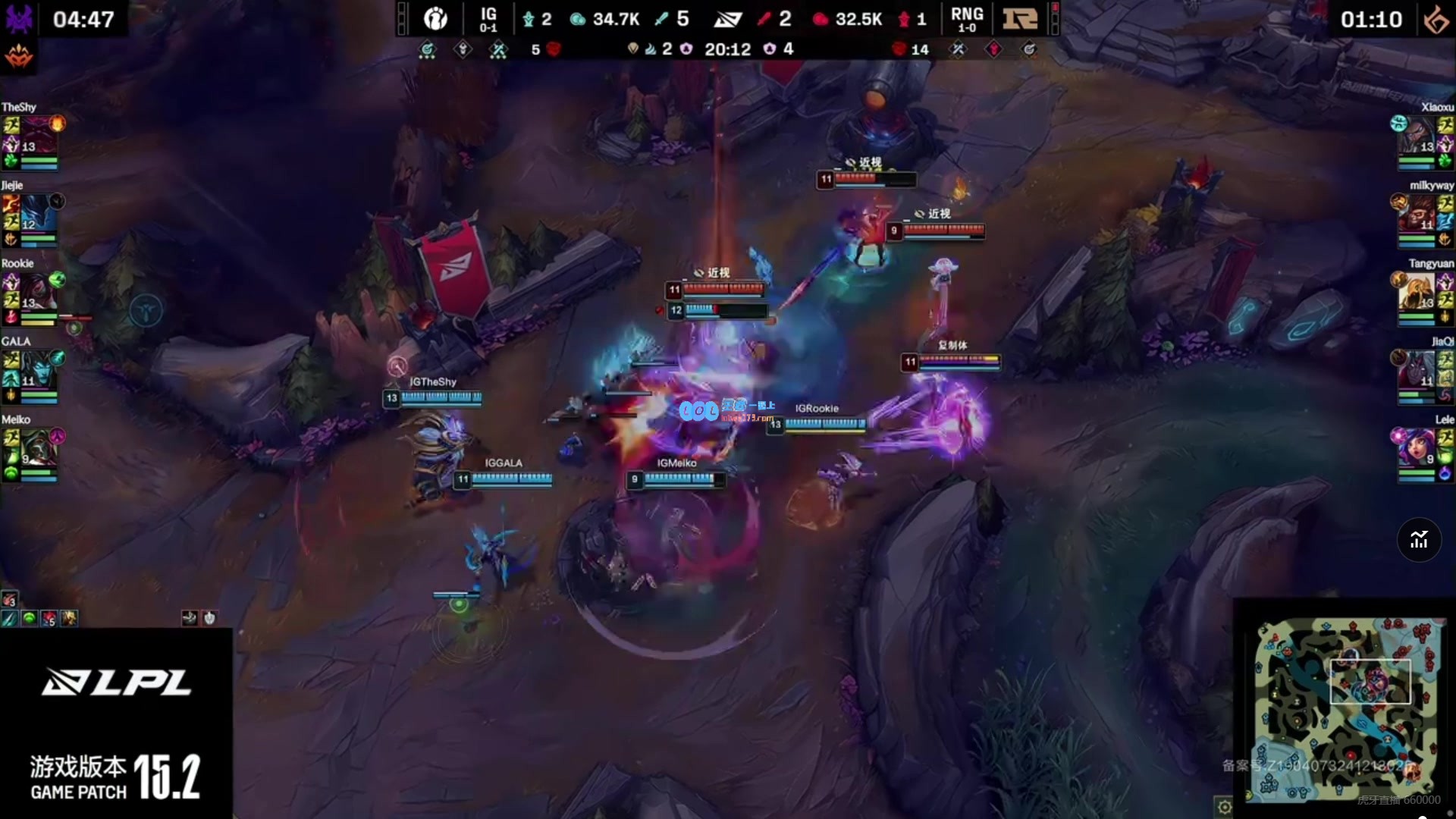Select Xiaoxu's champion portrait

pos(1416,135)
